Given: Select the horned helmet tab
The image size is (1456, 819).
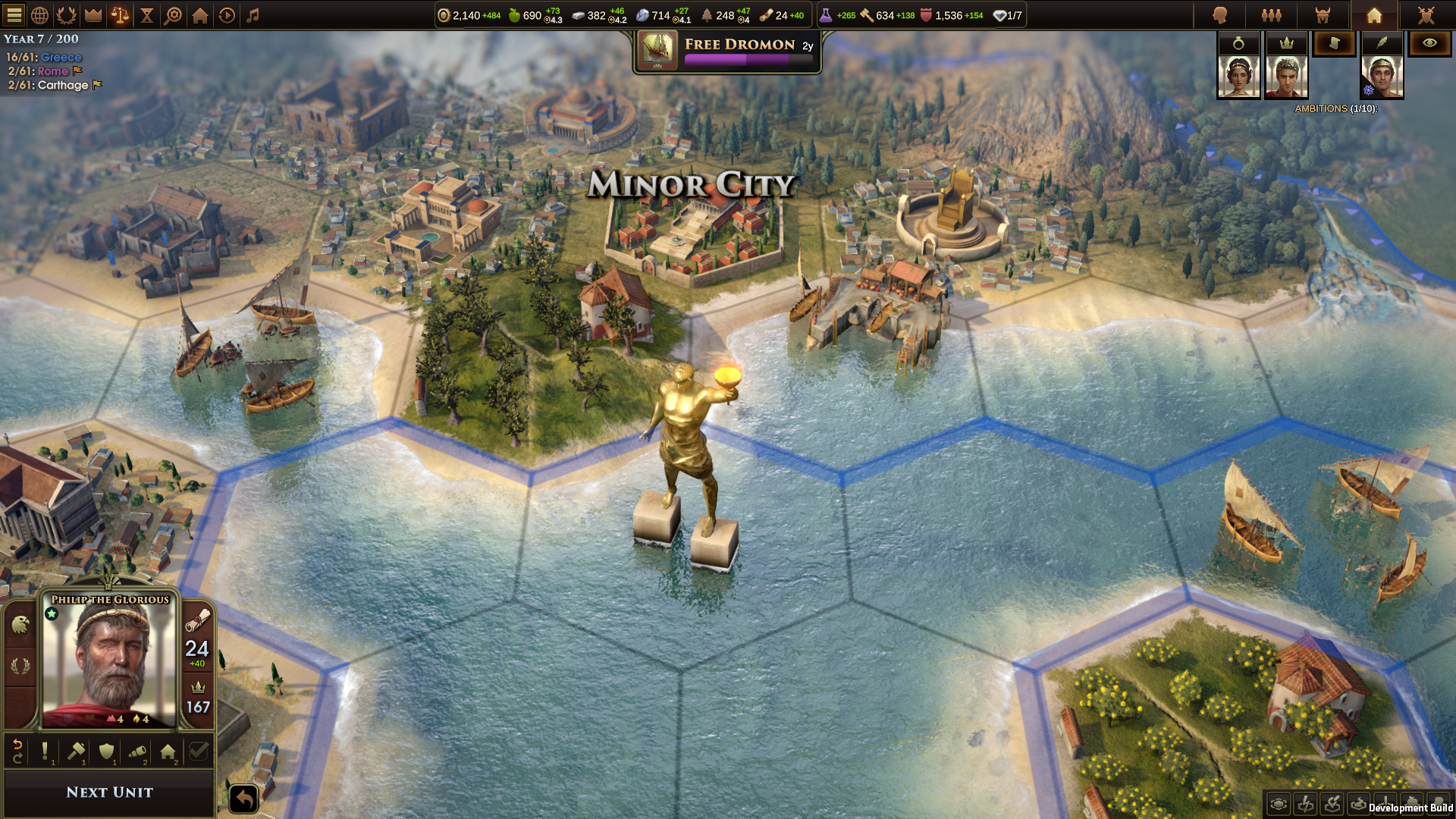Looking at the screenshot, I should tap(1323, 15).
